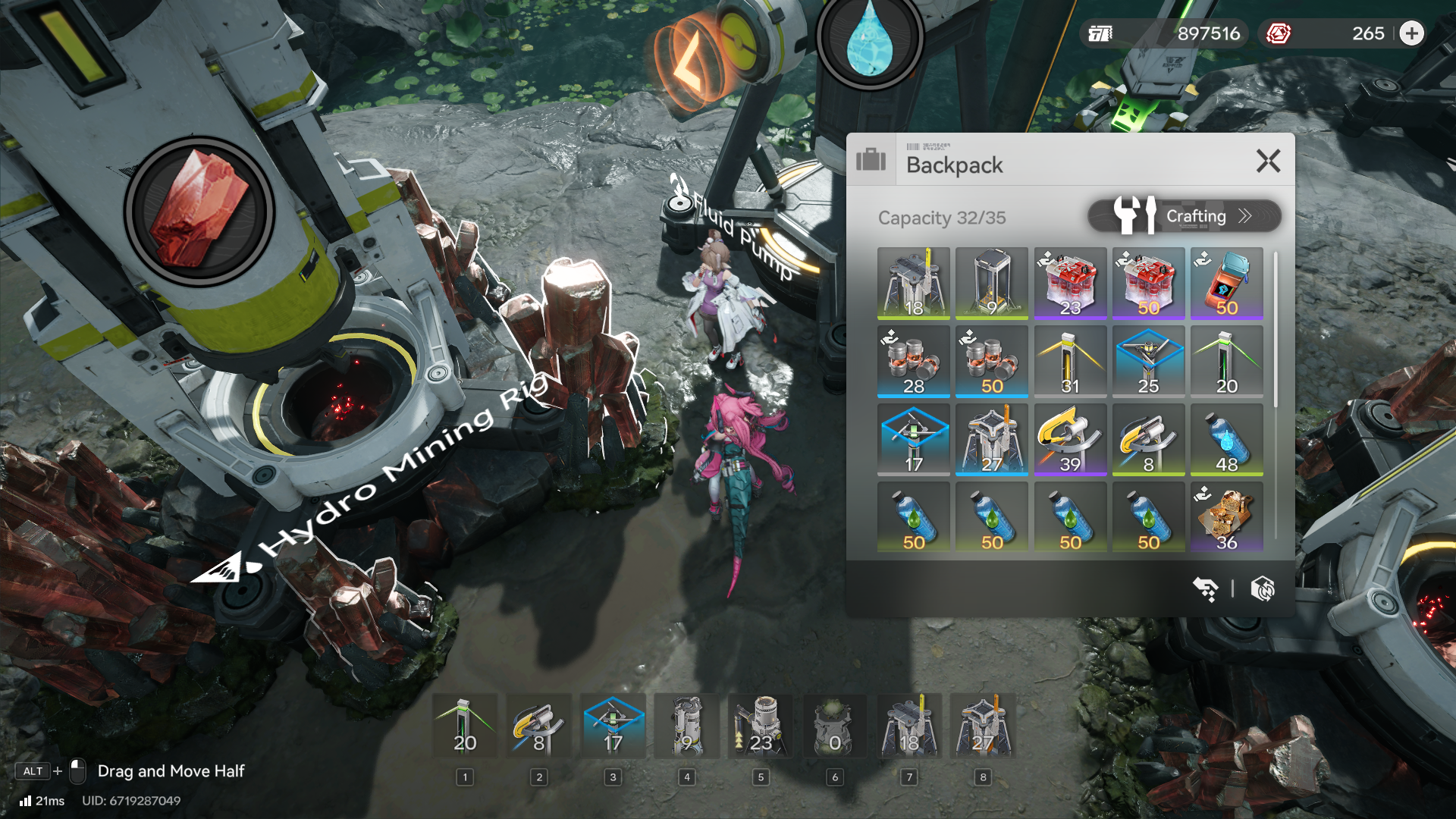Select hotbar slot 3 blue-framed relay
Viewport: 1456px width, 819px height.
(613, 726)
